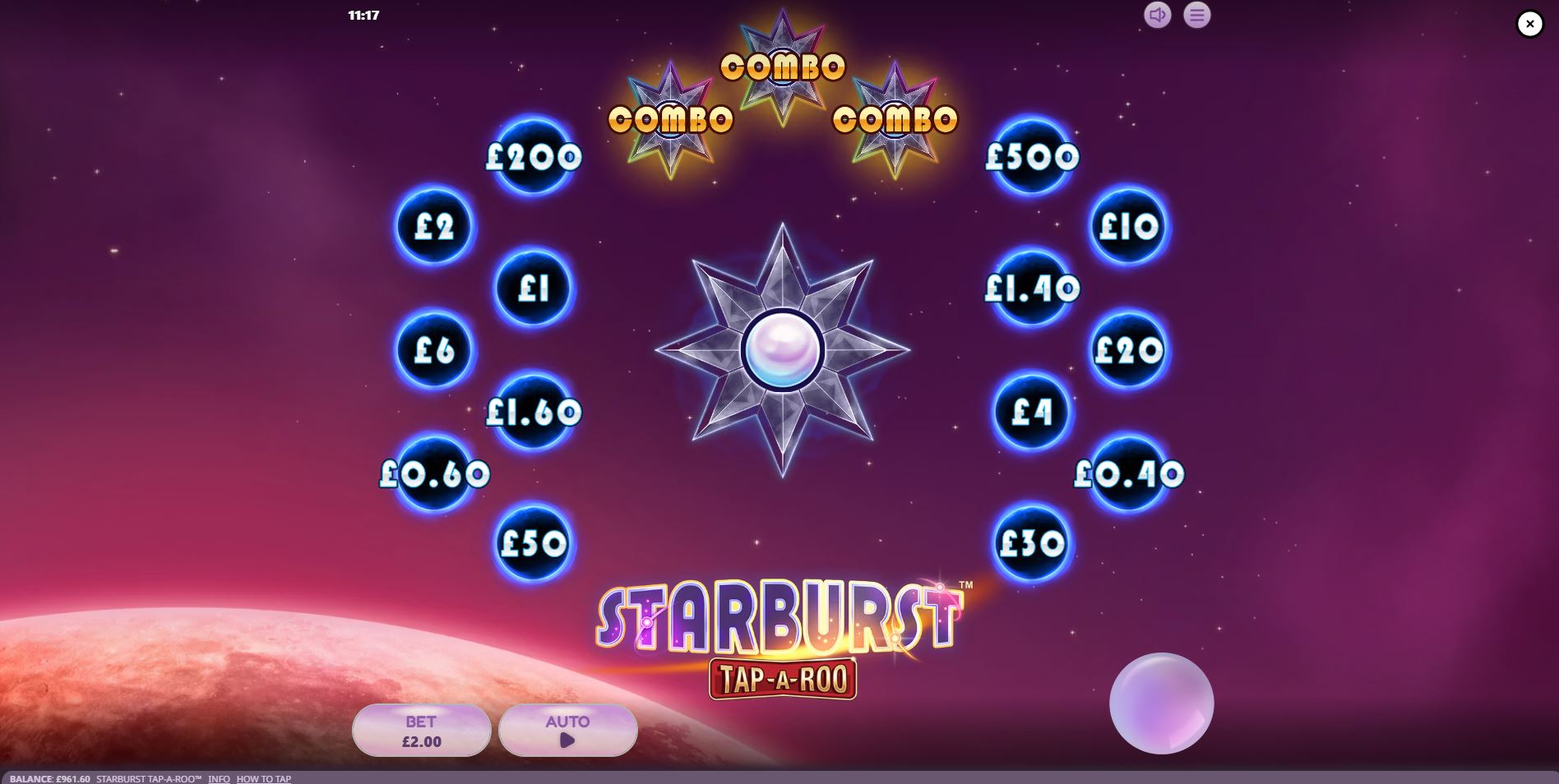Viewport: 1559px width, 784px height.
Task: Tap the £200 prize orb
Action: pos(533,158)
